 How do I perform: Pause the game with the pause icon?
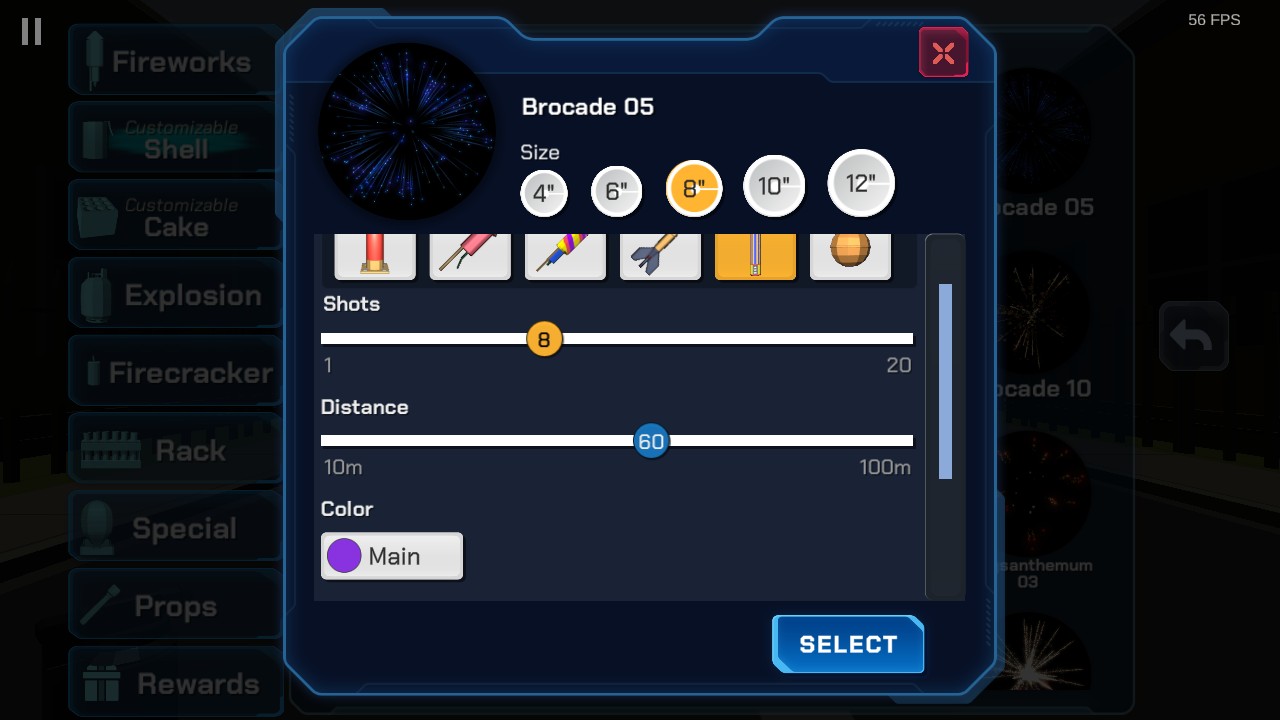point(32,32)
